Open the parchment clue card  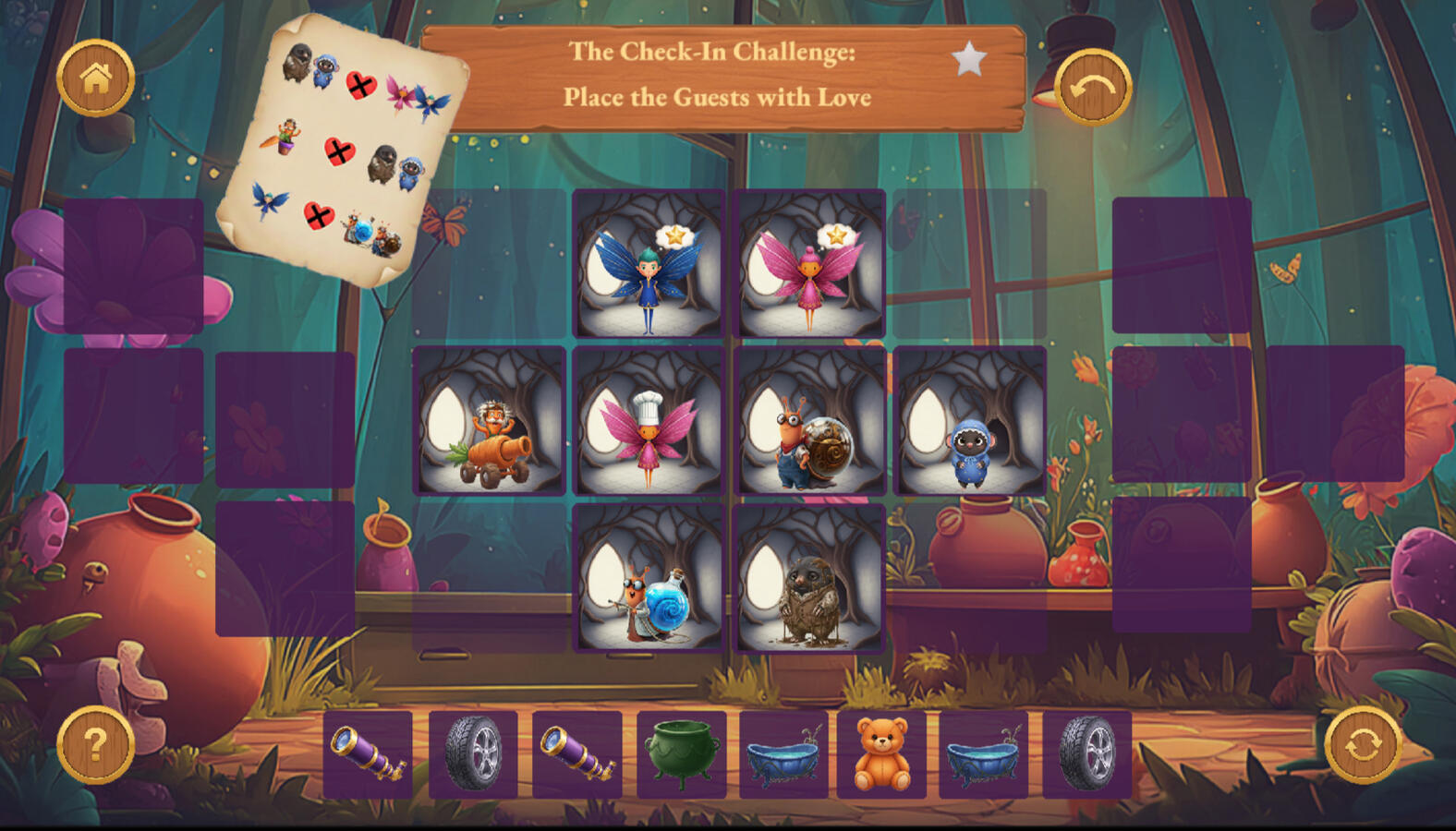343,148
